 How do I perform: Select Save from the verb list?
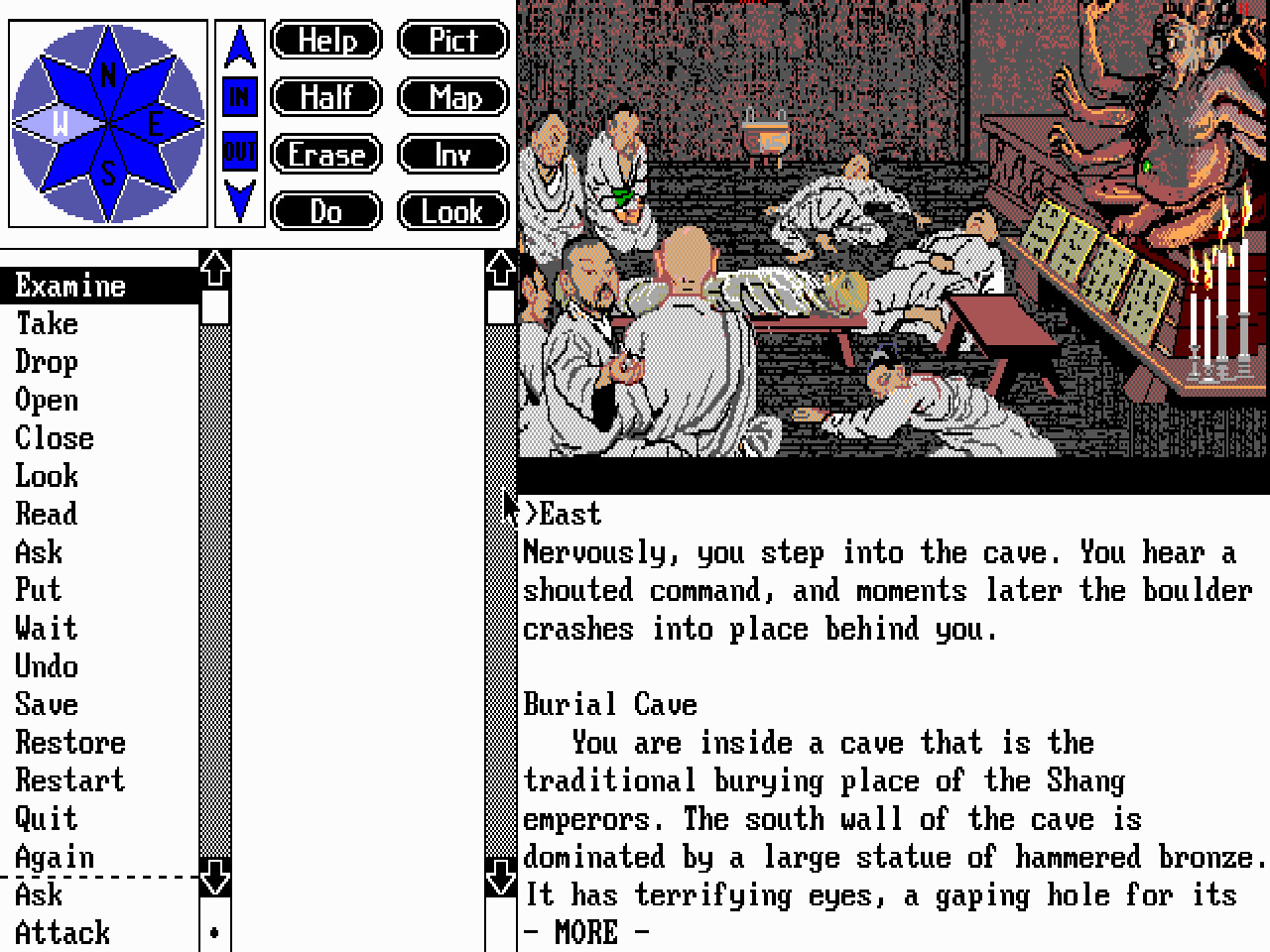[x=47, y=704]
